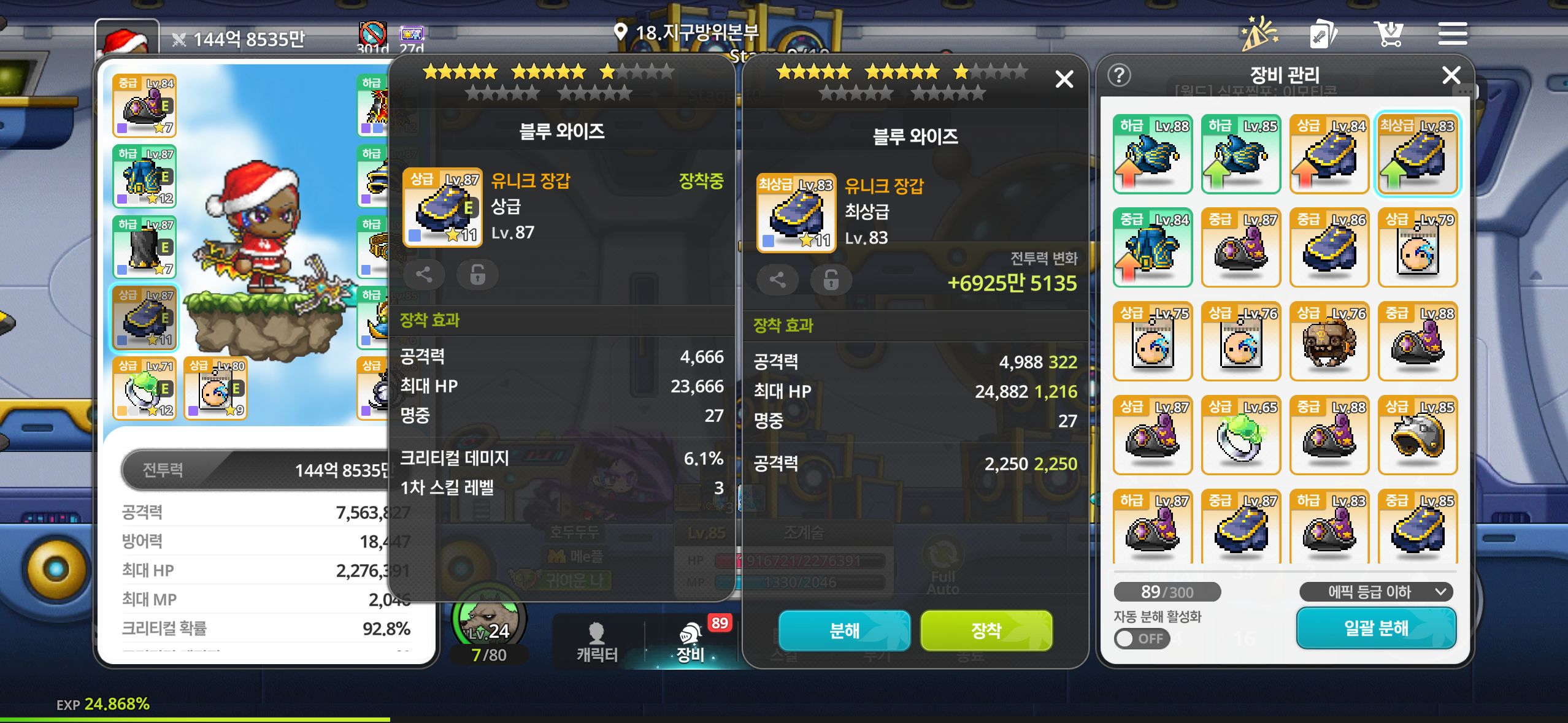Switch to the 장비 equipment tab
The width and height of the screenshot is (1568, 723).
click(691, 641)
